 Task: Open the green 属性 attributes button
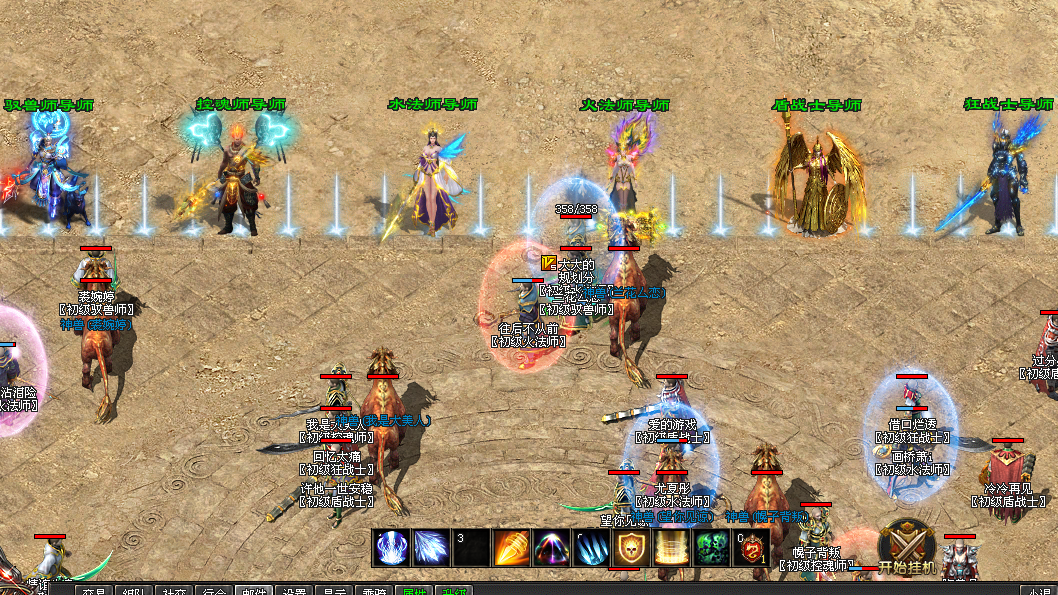pos(411,590)
